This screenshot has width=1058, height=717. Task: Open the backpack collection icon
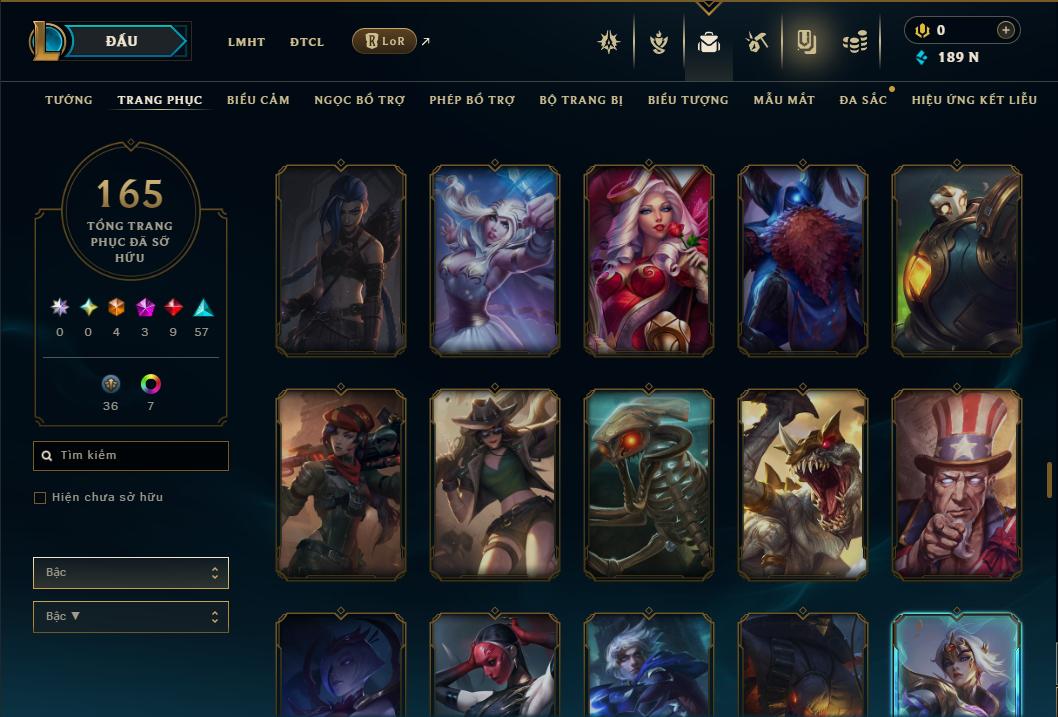709,42
